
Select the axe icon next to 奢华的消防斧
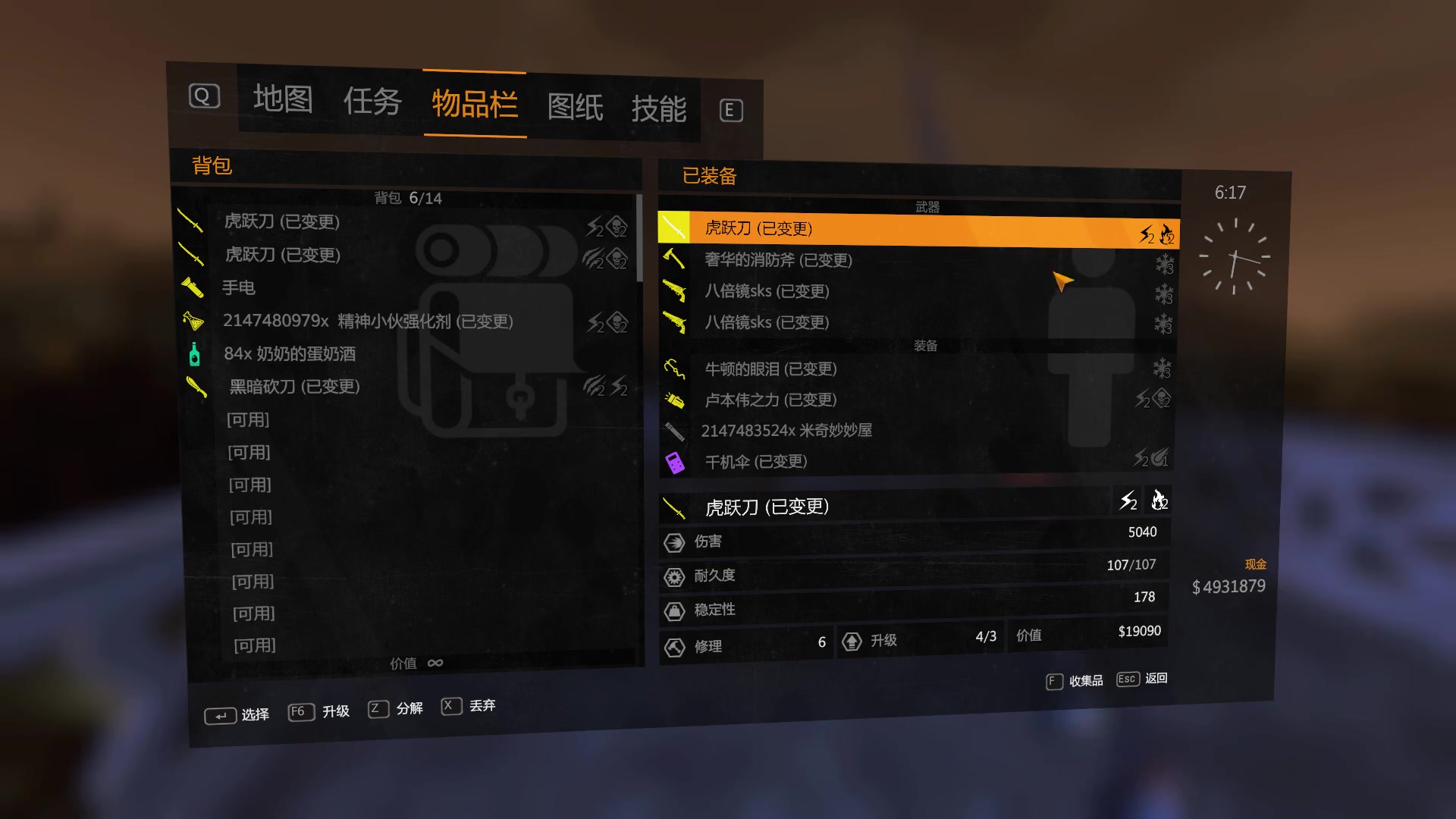(673, 259)
